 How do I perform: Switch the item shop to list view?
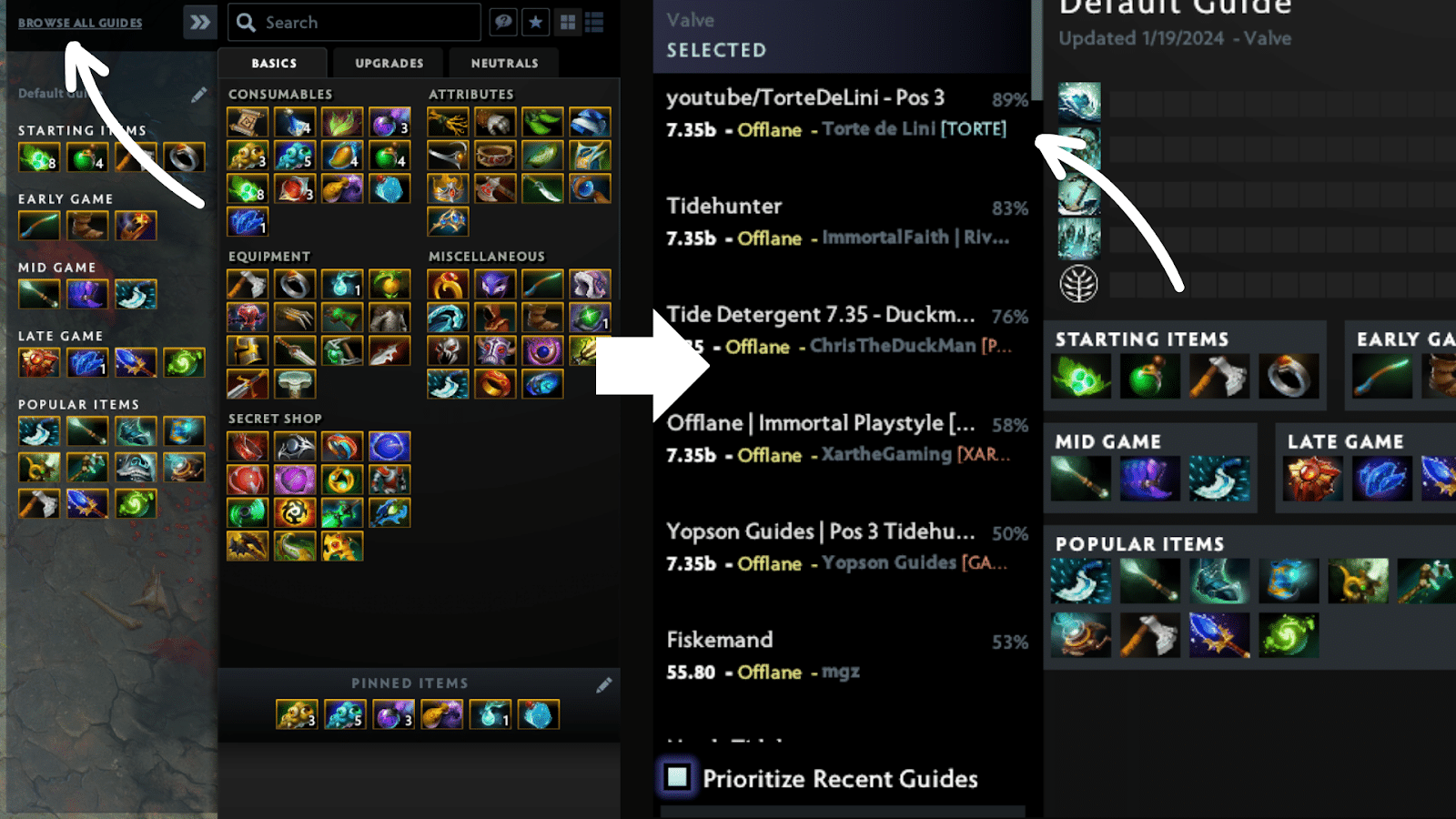pos(594,22)
